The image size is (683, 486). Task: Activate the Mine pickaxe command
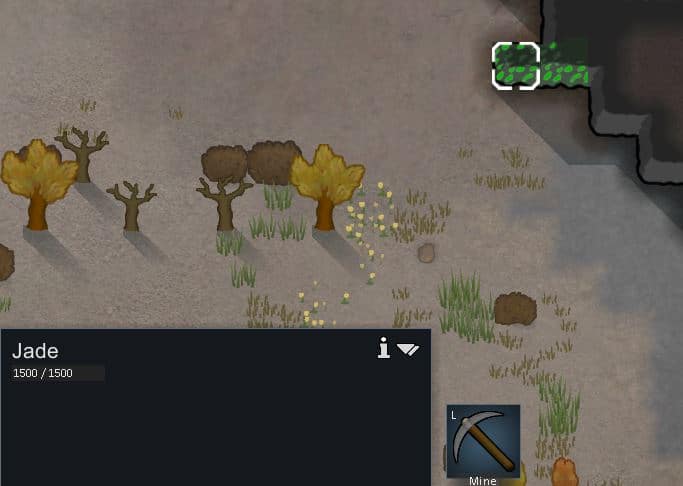tap(483, 441)
